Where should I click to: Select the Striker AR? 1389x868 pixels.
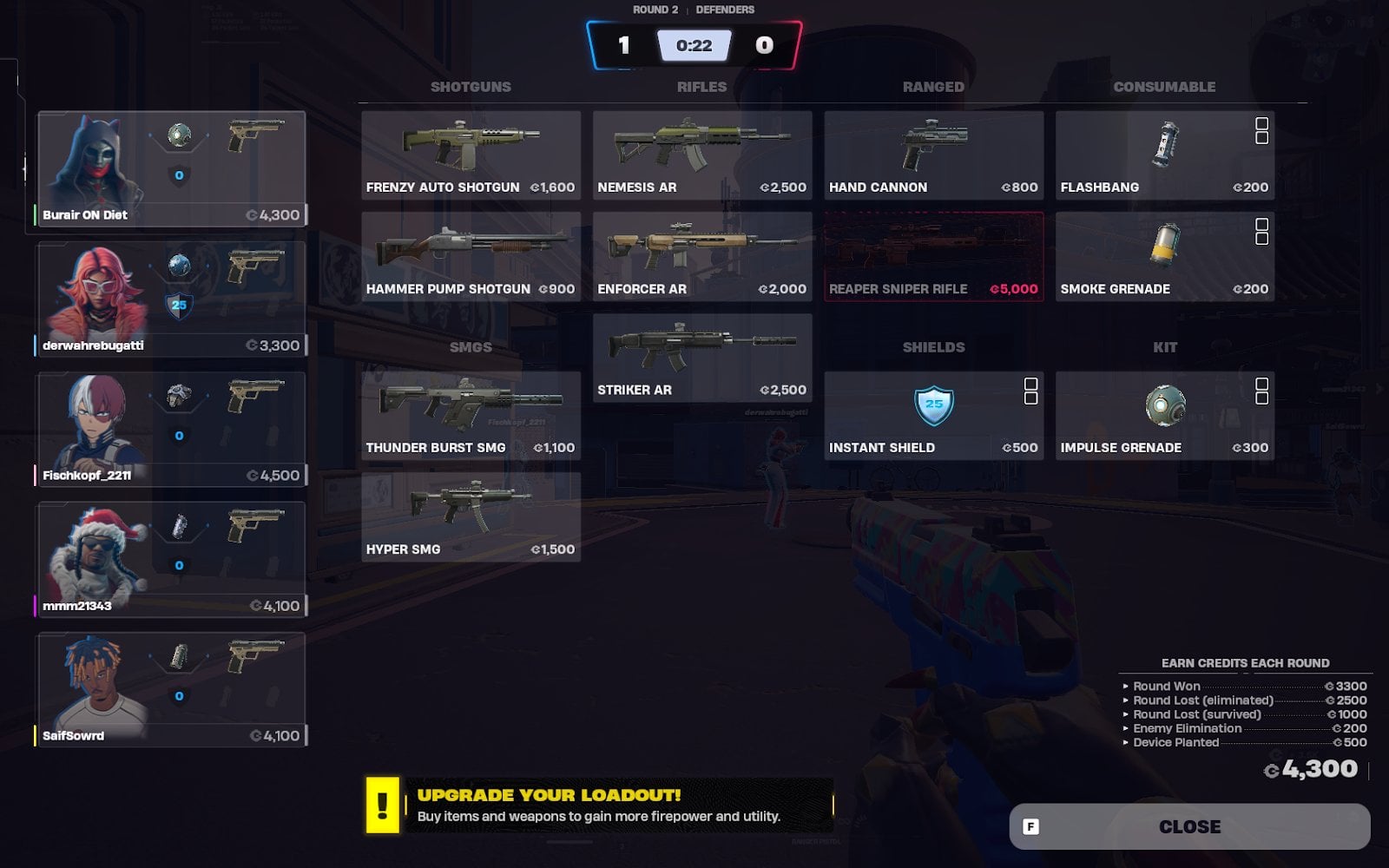[701, 358]
